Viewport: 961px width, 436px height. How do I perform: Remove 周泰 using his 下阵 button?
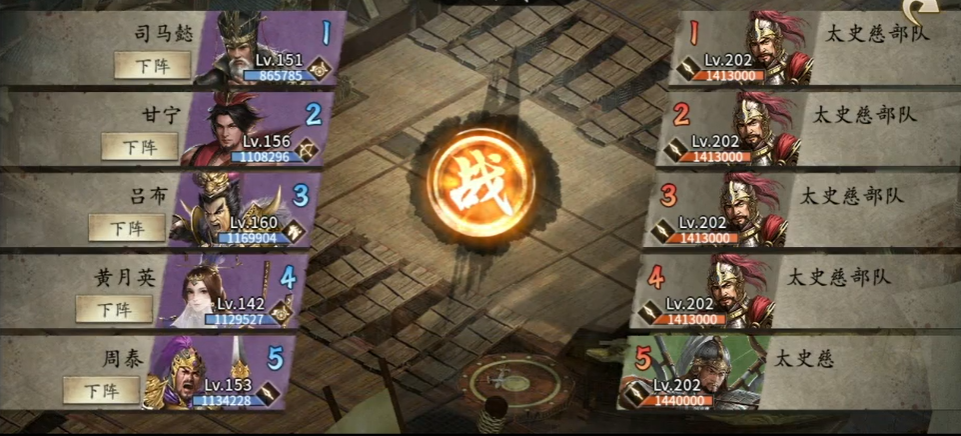tap(101, 389)
